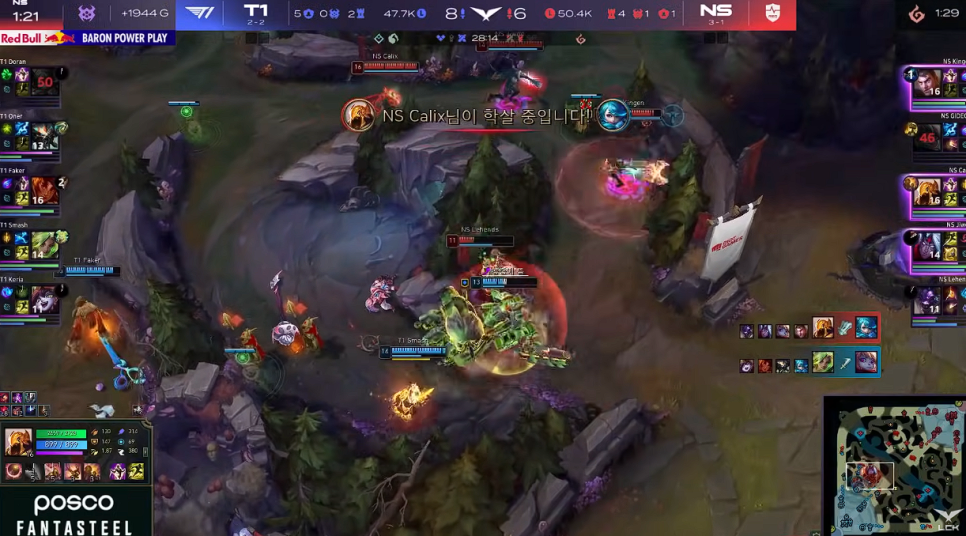
Task: Select NS Kingen's champion portrait
Action: pyautogui.click(x=927, y=82)
